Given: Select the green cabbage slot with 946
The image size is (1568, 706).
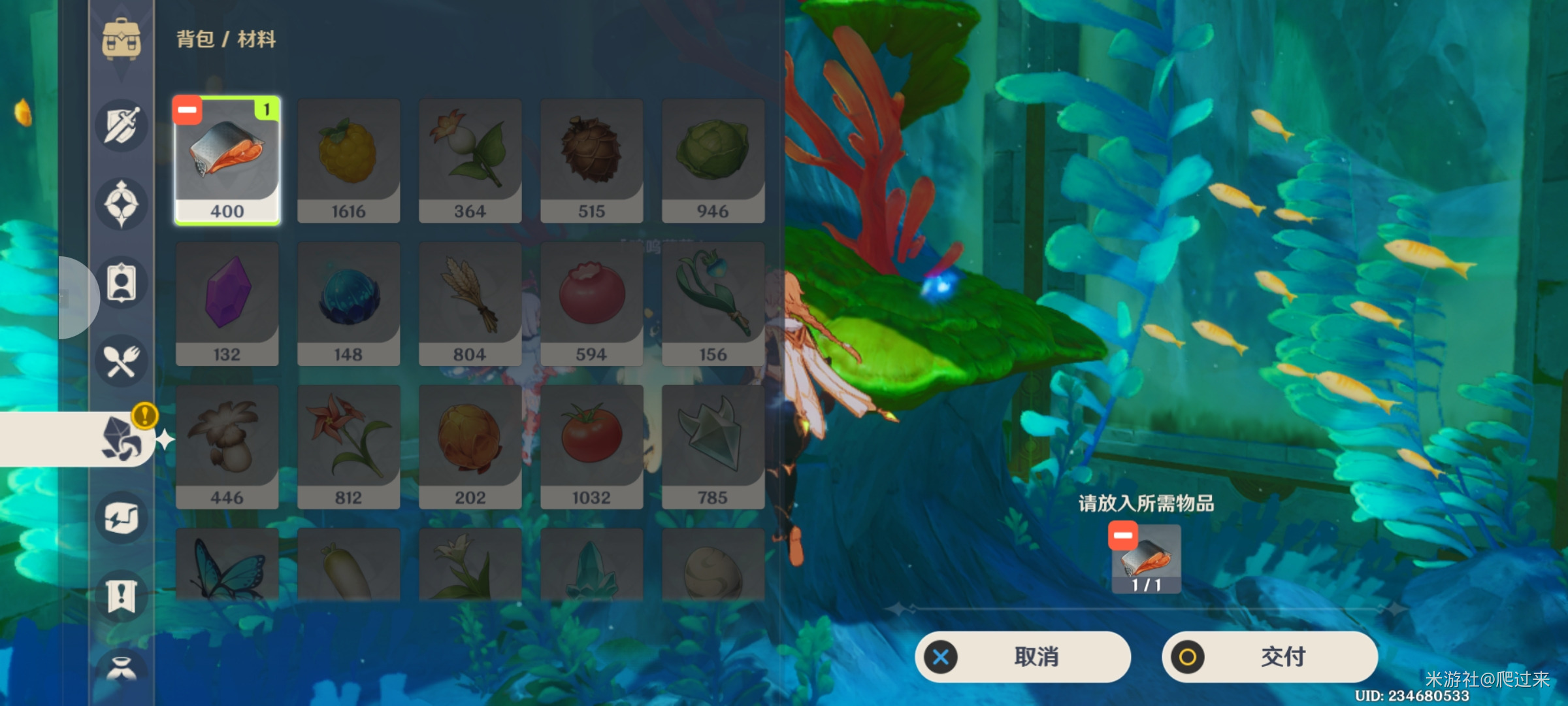Looking at the screenshot, I should pyautogui.click(x=713, y=161).
